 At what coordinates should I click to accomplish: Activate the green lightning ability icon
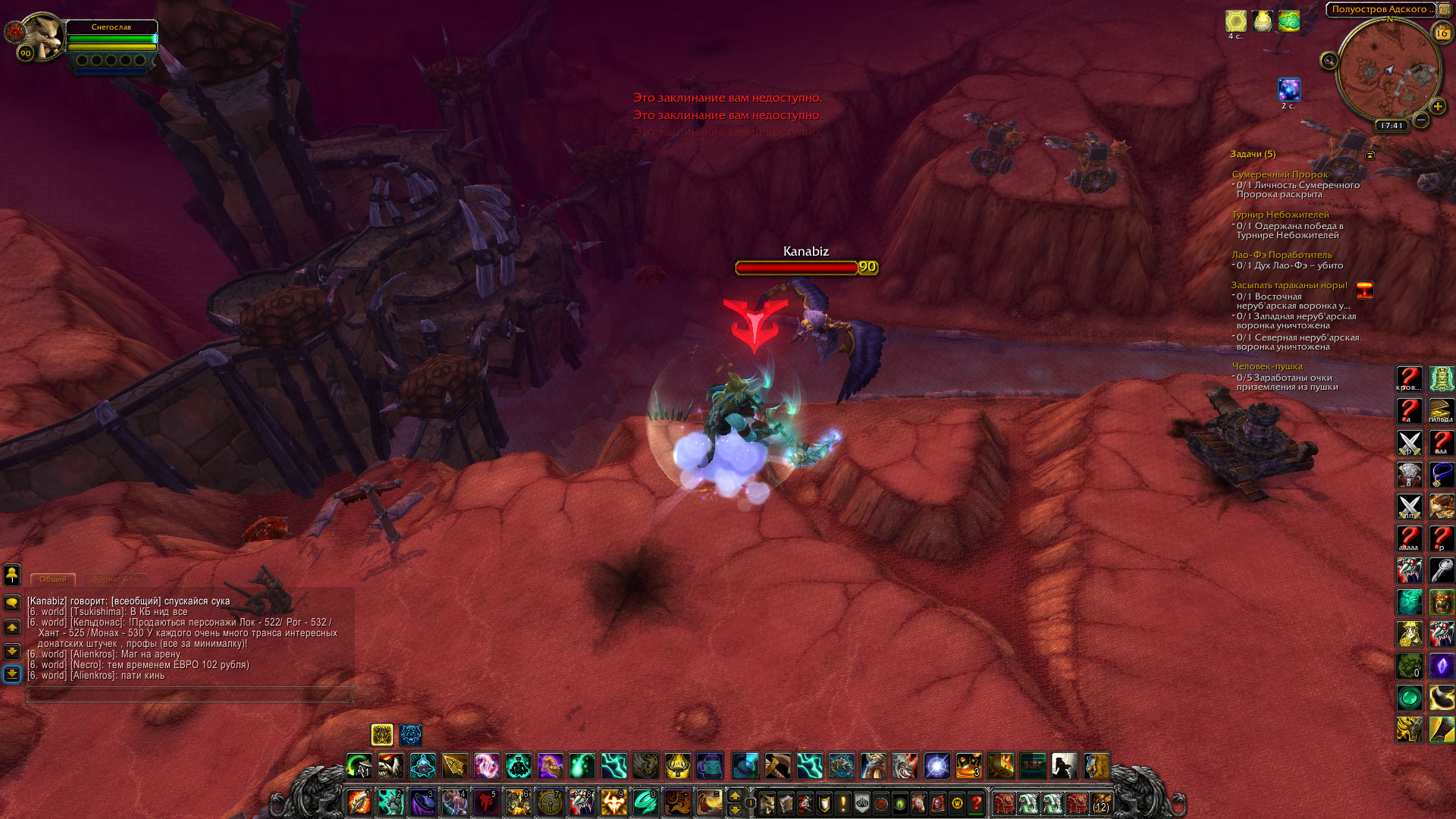click(613, 766)
